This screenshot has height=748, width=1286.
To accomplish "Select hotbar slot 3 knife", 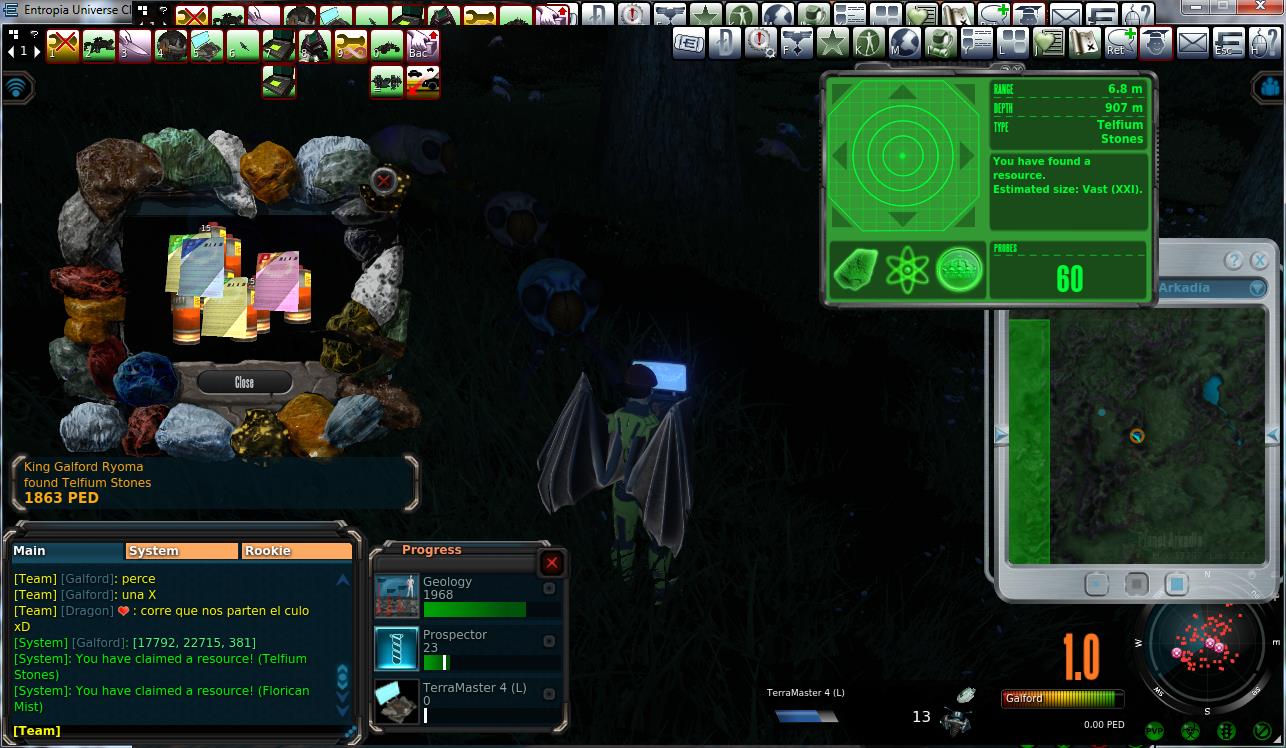I will pyautogui.click(x=135, y=45).
